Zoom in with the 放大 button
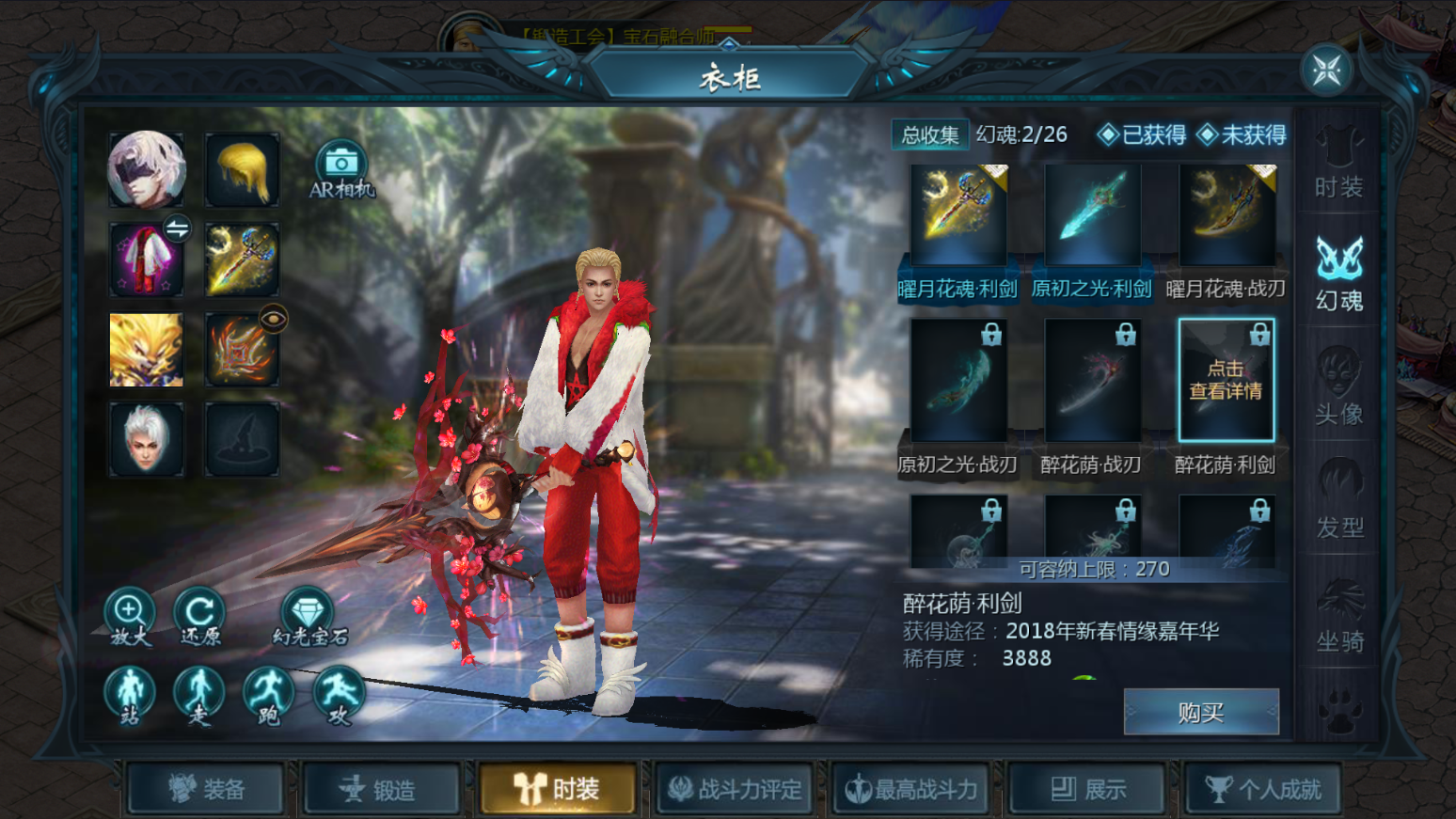Screen dimensions: 1456x819 (130, 615)
